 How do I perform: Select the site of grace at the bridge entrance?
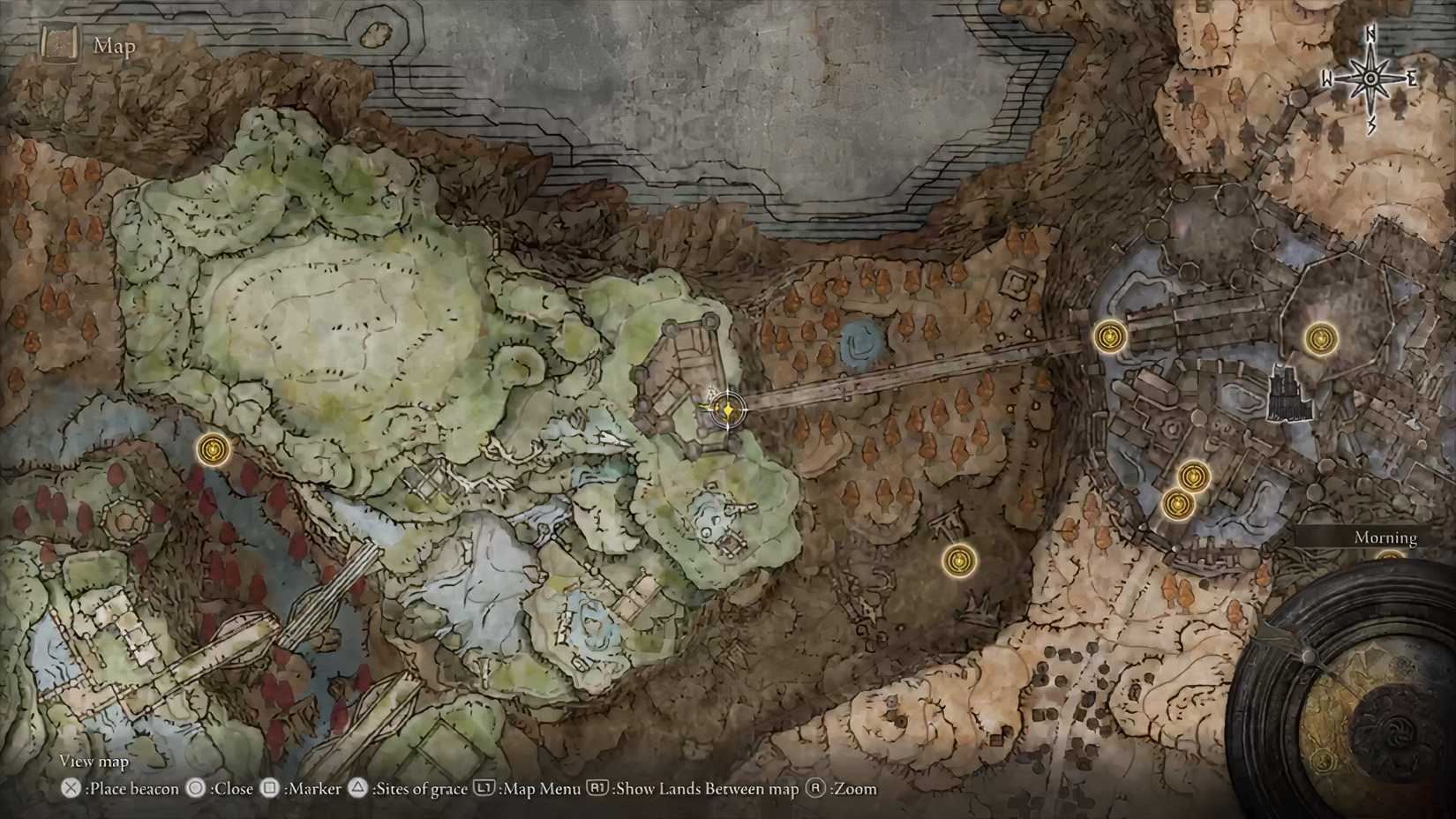pos(1108,336)
